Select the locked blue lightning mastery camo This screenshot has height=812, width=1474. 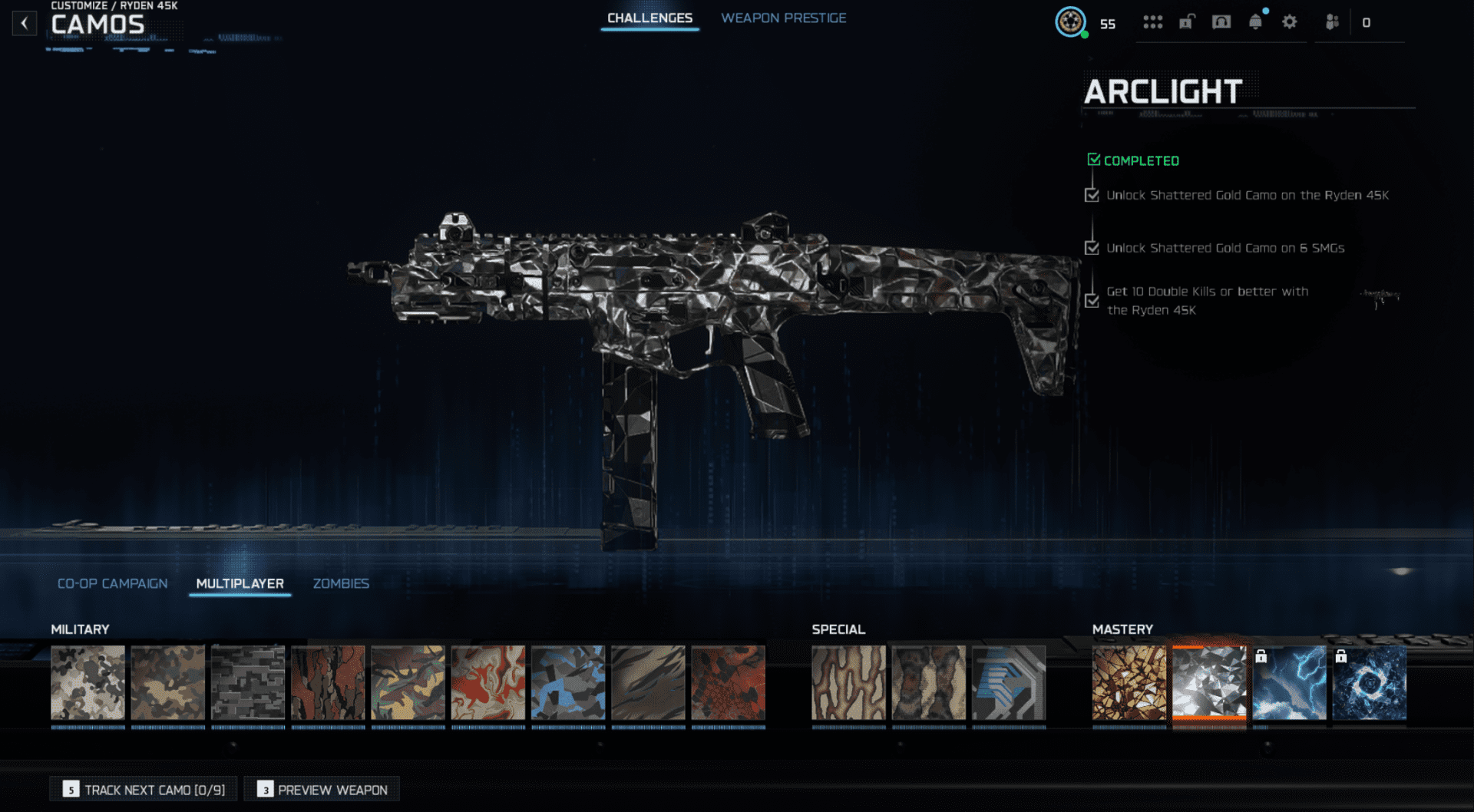[1289, 682]
